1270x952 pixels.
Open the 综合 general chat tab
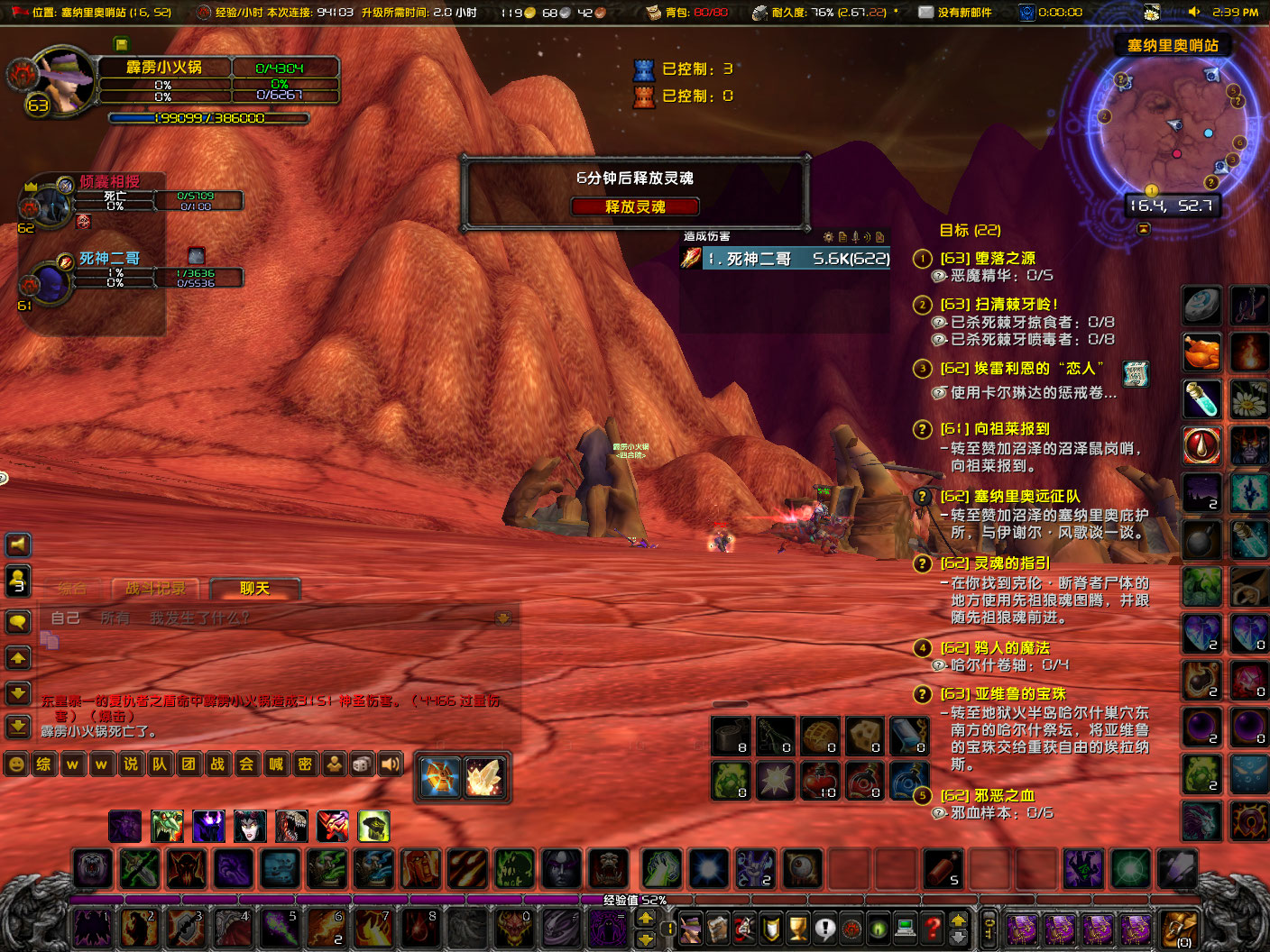click(x=72, y=589)
